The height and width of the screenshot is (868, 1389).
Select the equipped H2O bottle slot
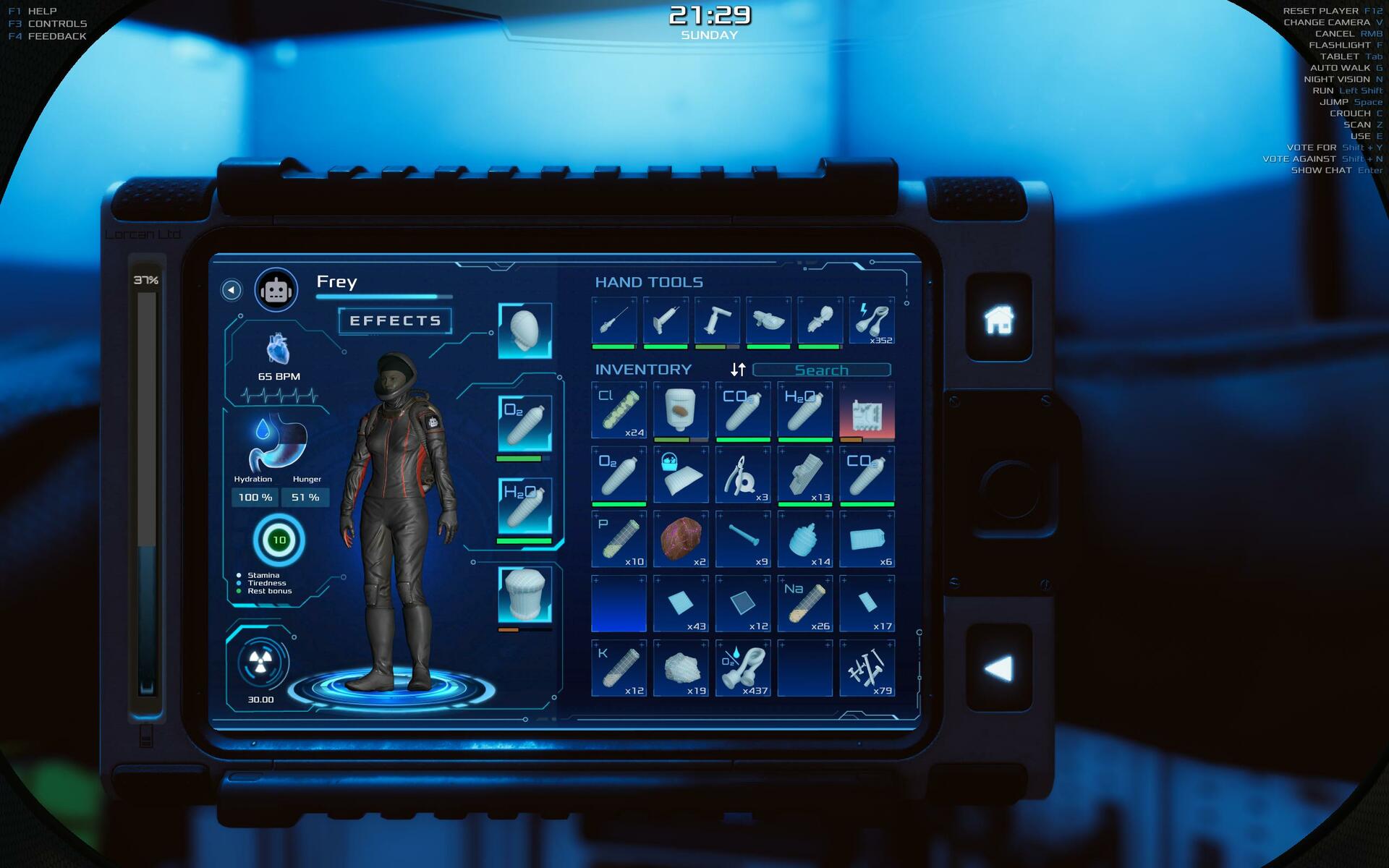[x=524, y=506]
